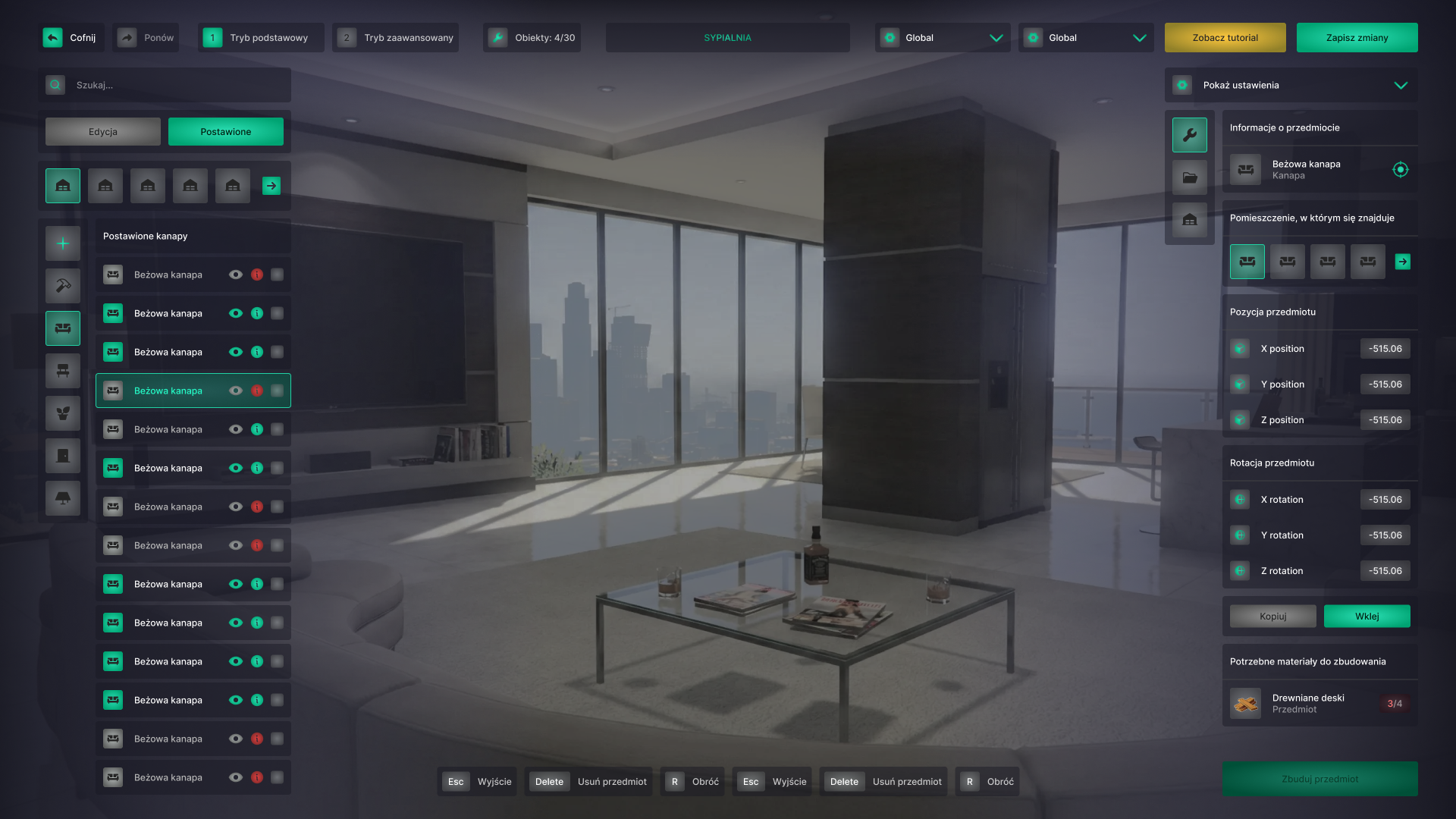Image resolution: width=1456 pixels, height=819 pixels.
Task: Select the lamp category icon
Action: point(62,498)
